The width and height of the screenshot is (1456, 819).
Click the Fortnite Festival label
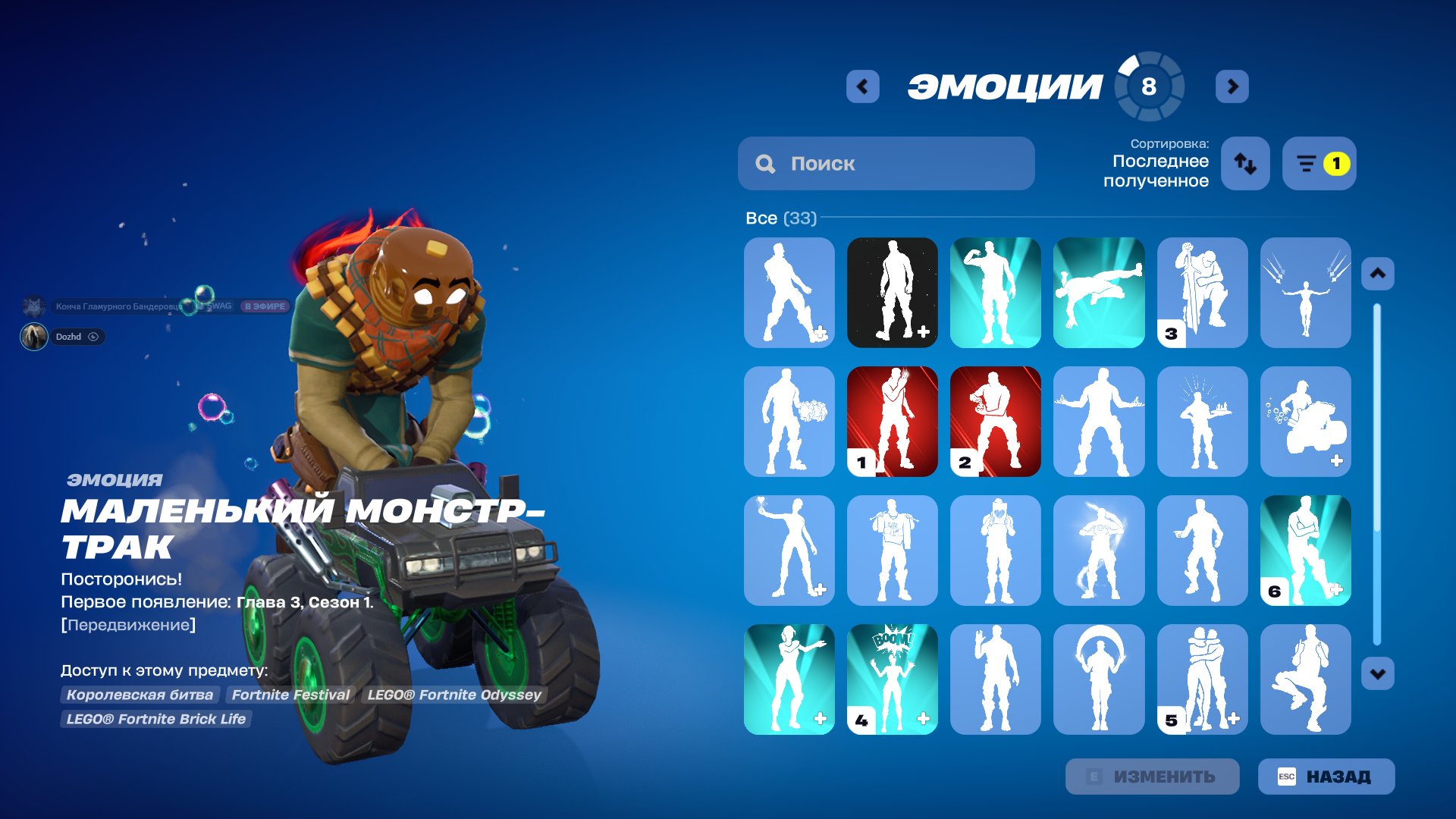(290, 694)
